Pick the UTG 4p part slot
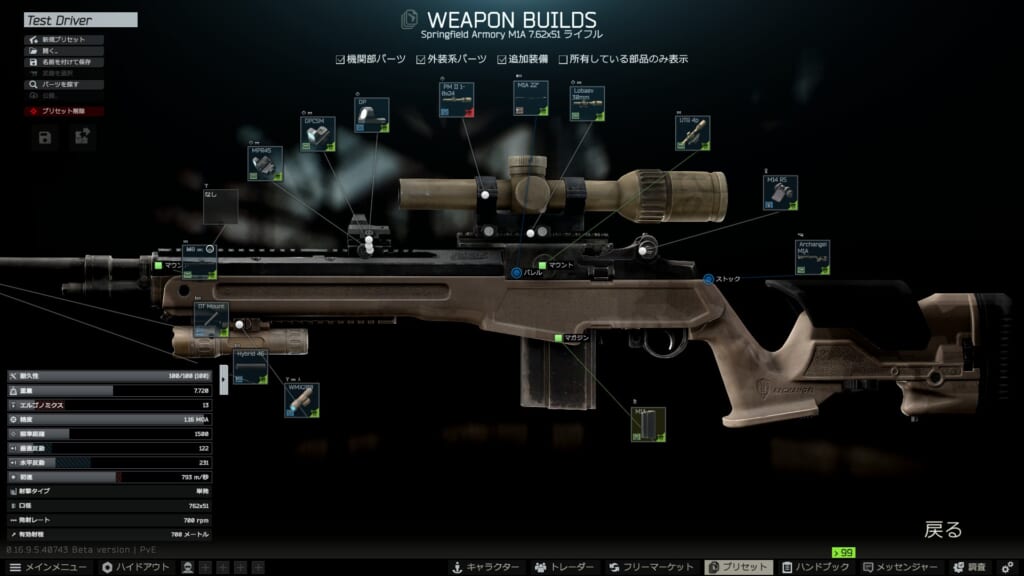 click(692, 133)
